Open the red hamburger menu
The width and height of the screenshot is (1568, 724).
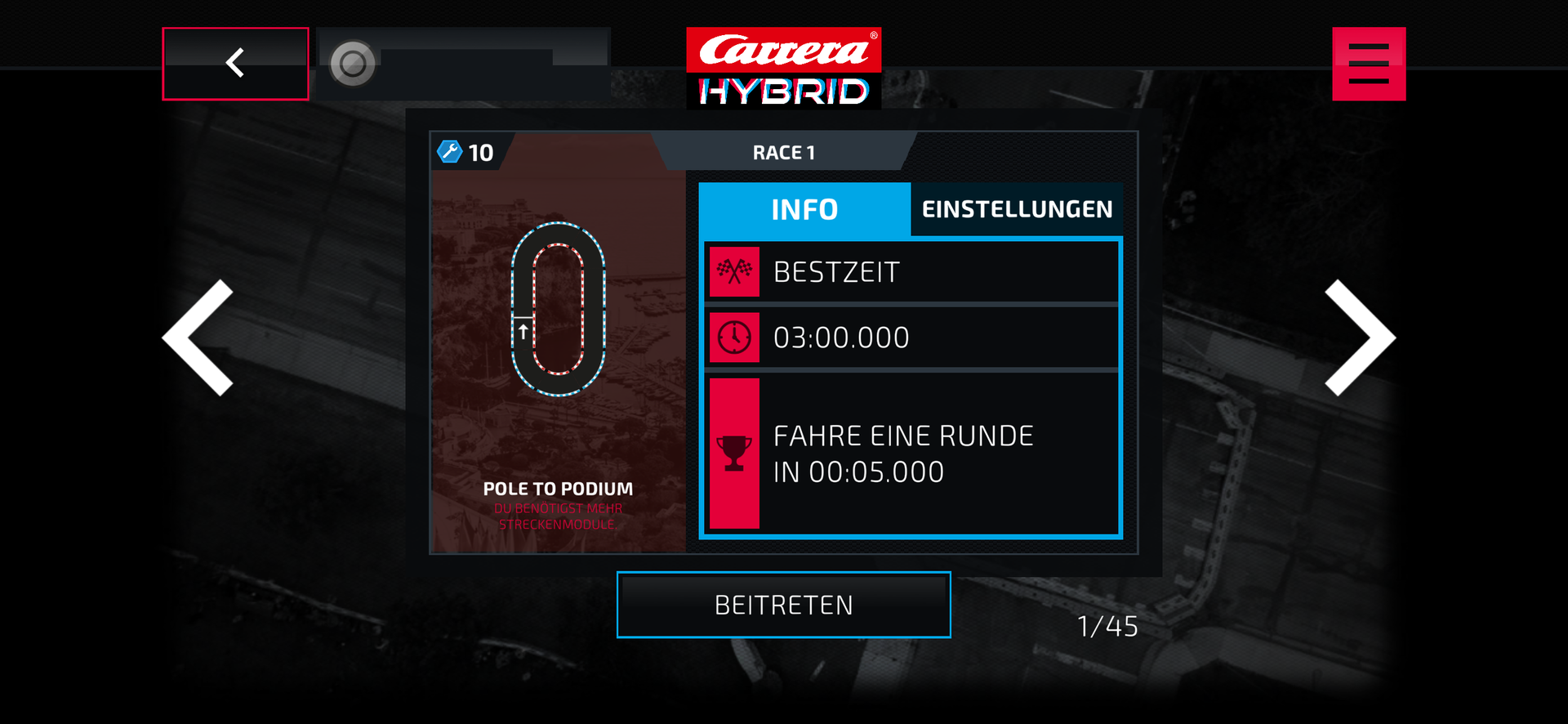[x=1369, y=64]
